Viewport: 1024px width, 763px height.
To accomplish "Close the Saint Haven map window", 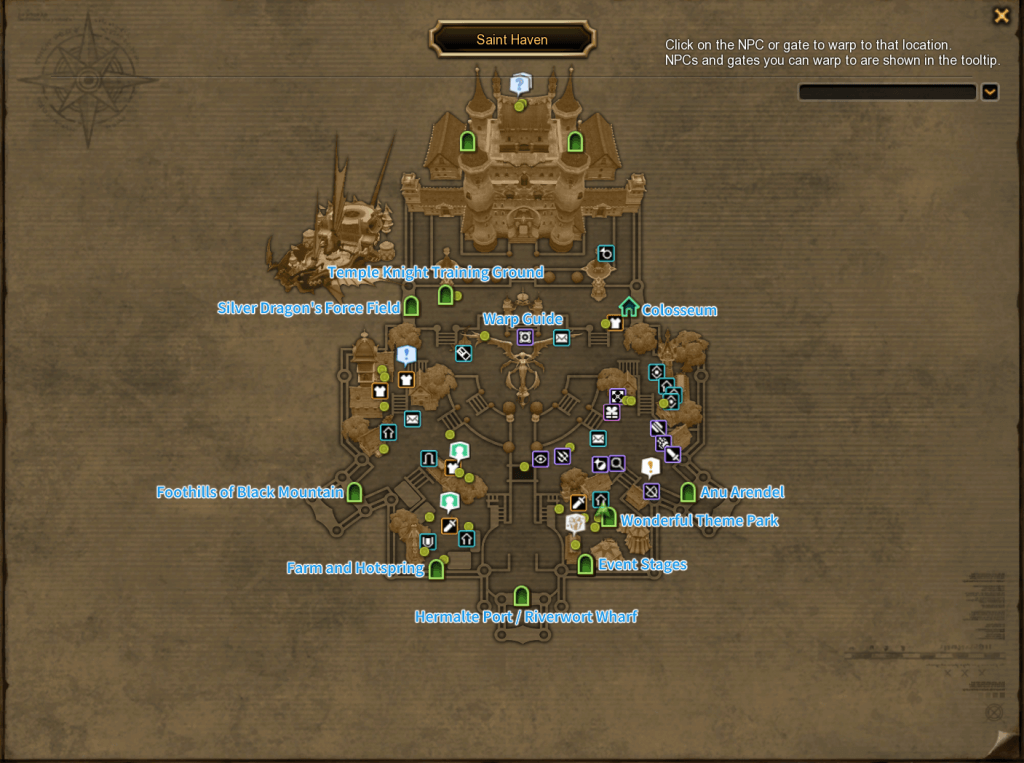I will pyautogui.click(x=1000, y=16).
